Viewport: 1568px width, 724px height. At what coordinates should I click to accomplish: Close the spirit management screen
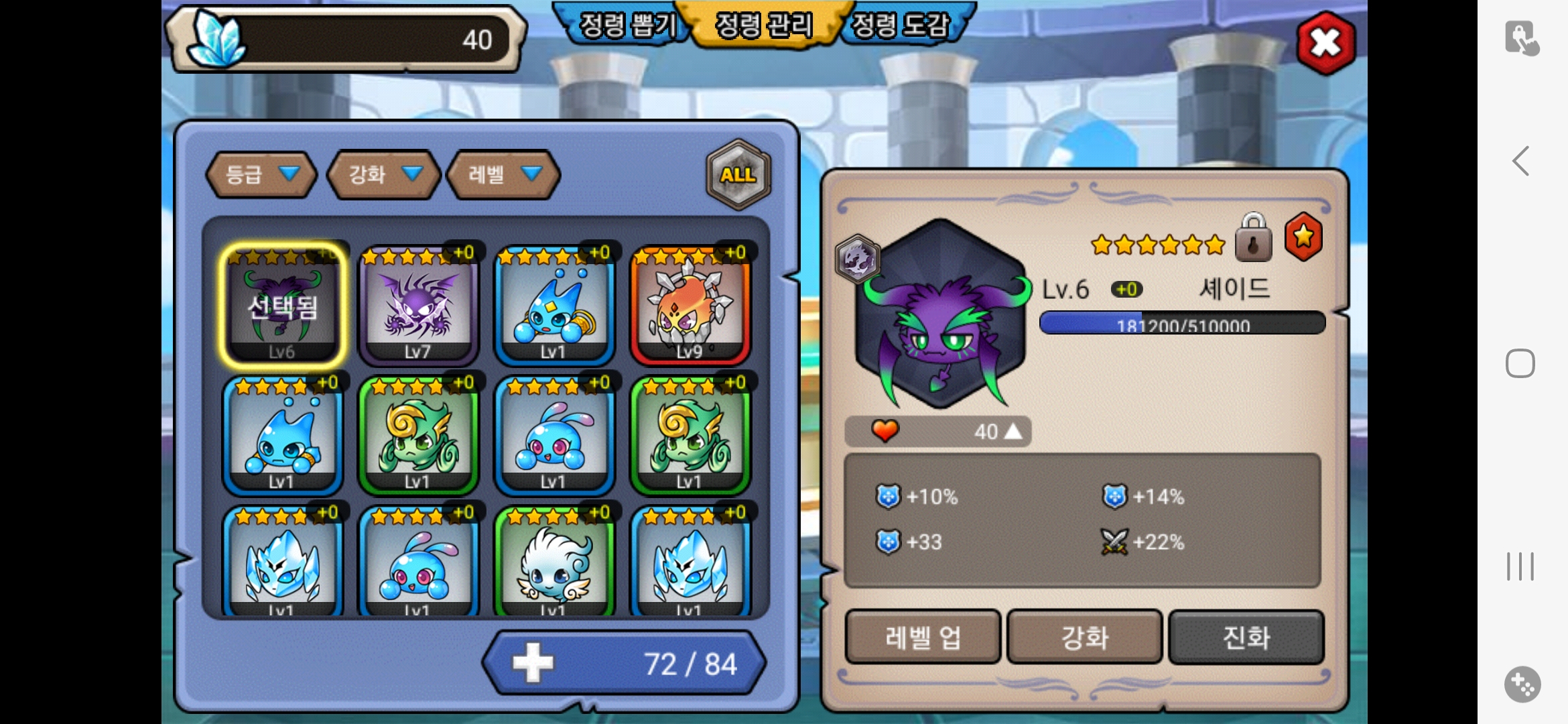[x=1325, y=43]
